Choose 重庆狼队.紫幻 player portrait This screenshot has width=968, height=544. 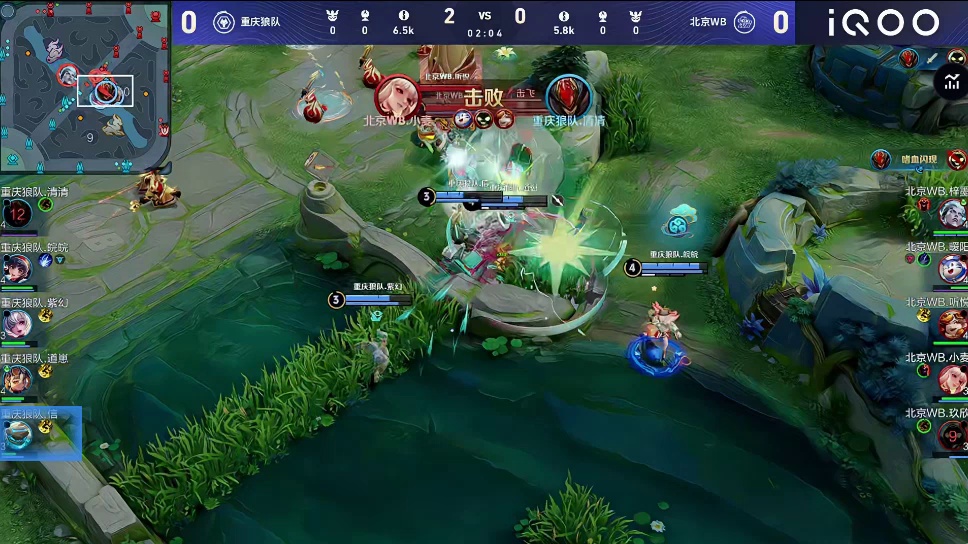(17, 323)
